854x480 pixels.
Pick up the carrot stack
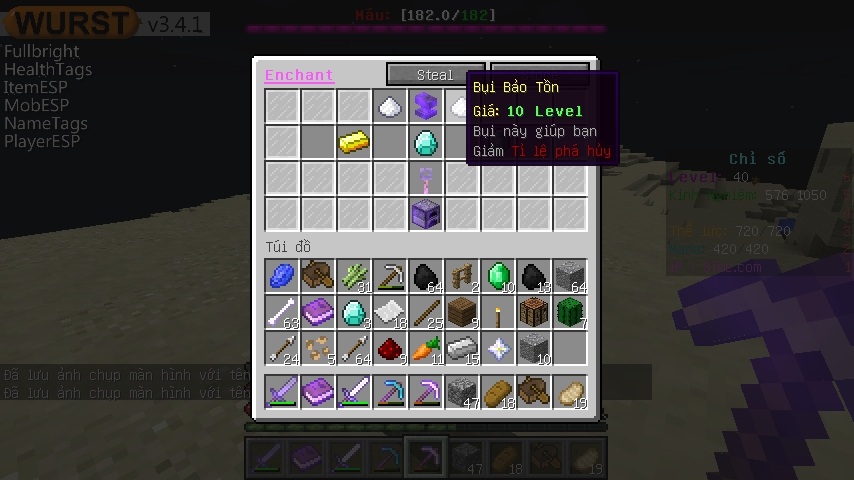(426, 348)
